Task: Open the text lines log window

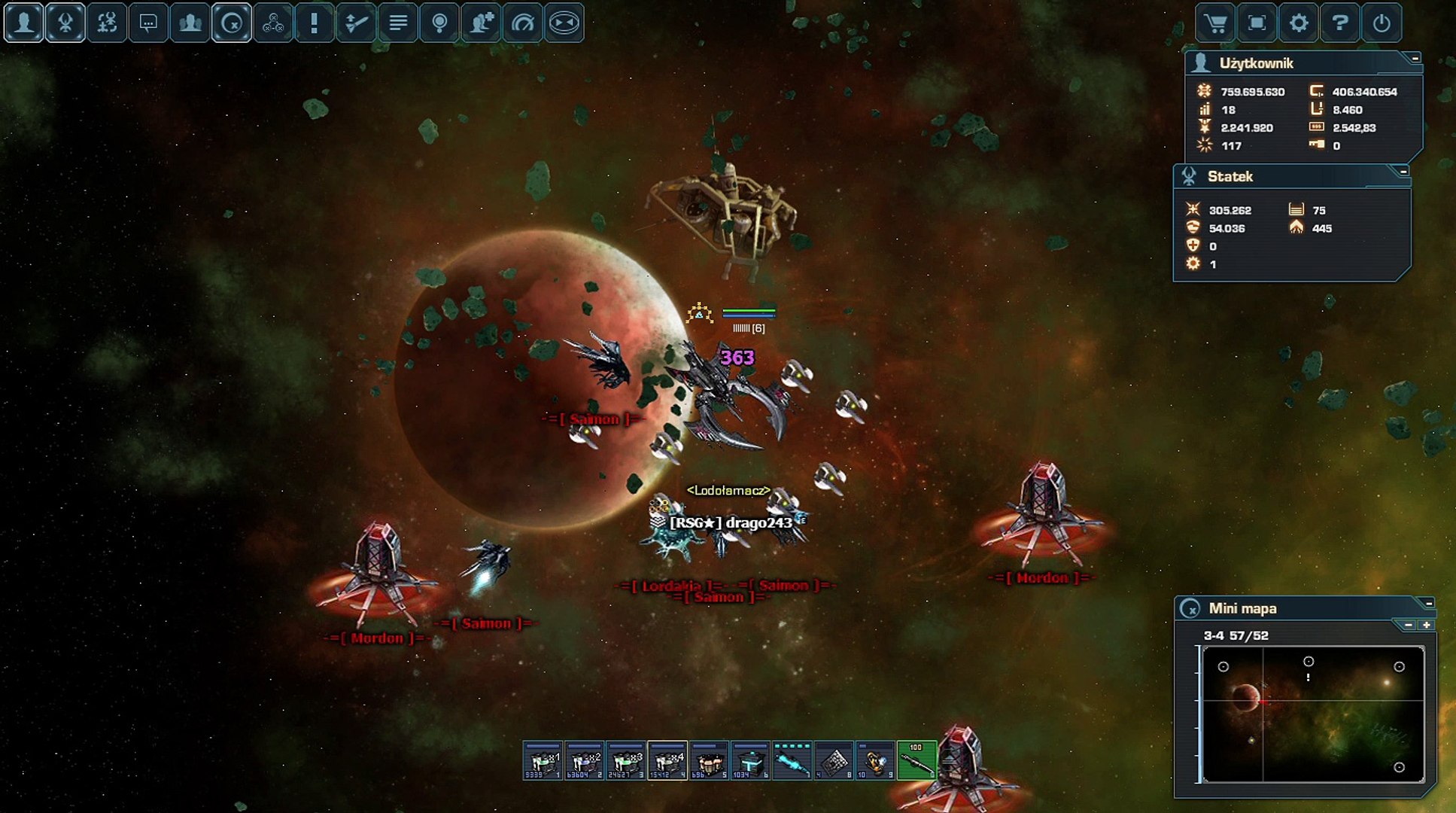Action: (x=398, y=23)
